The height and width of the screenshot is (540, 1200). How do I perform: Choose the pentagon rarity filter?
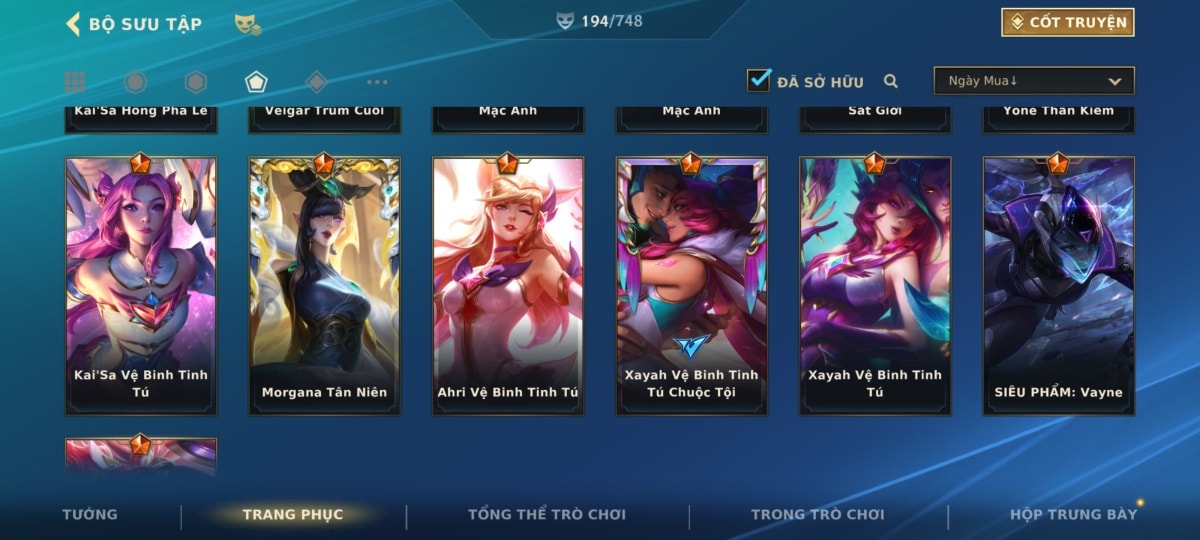click(x=256, y=82)
